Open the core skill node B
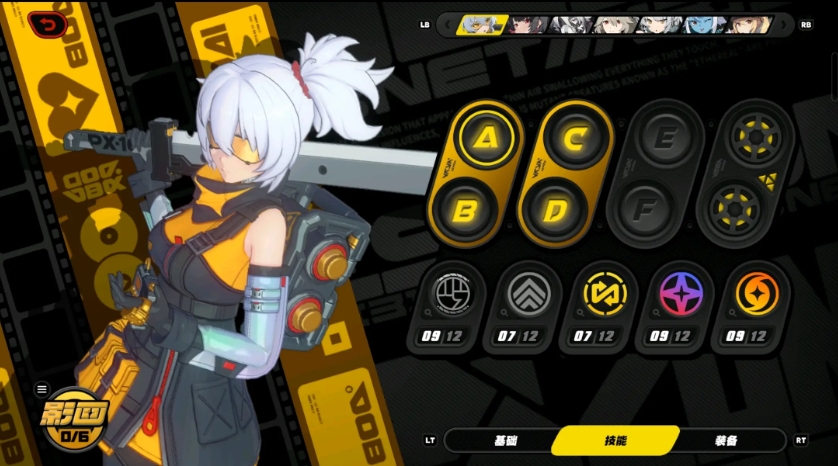Image resolution: width=838 pixels, height=466 pixels. (464, 210)
